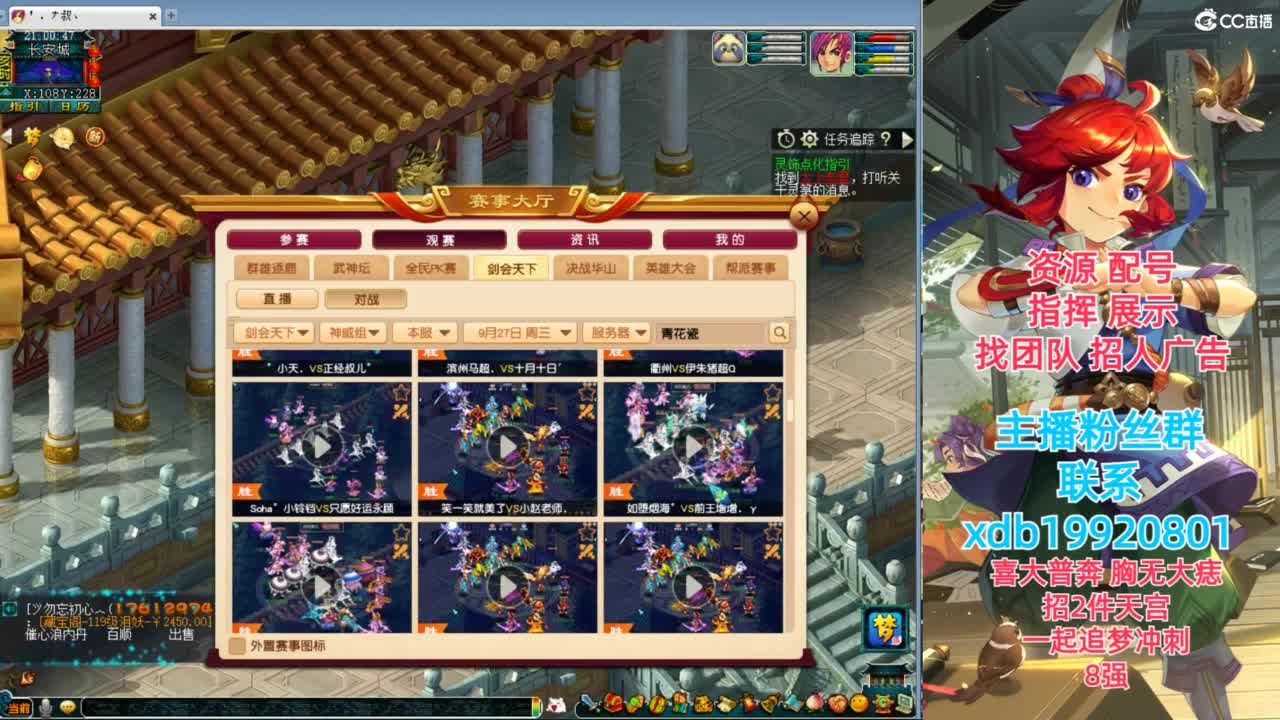Image resolution: width=1280 pixels, height=720 pixels.
Task: Click the magnifier search icon beside 青花瓷
Action: pyautogui.click(x=779, y=331)
